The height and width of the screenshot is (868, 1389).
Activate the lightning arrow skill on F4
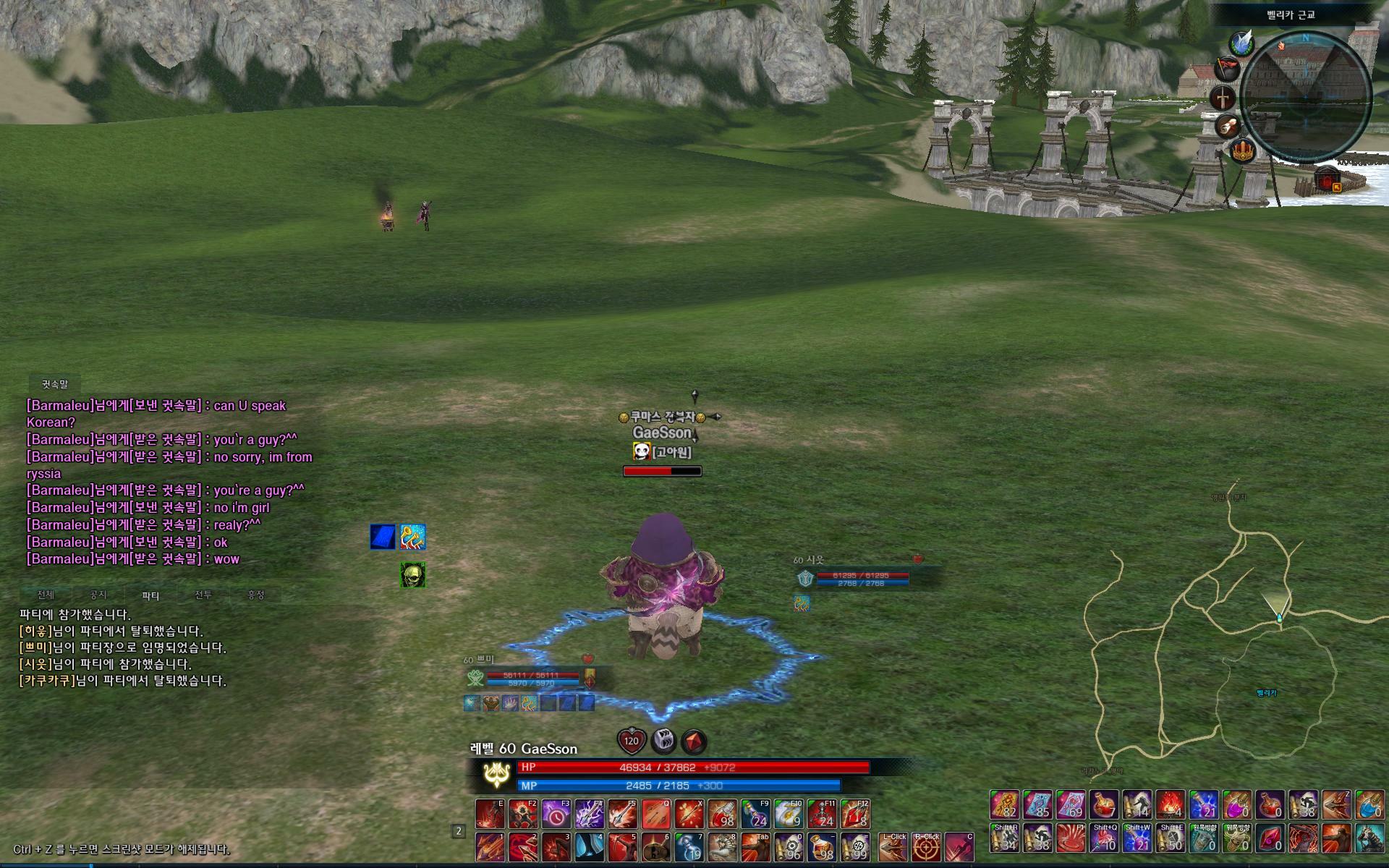[x=590, y=814]
